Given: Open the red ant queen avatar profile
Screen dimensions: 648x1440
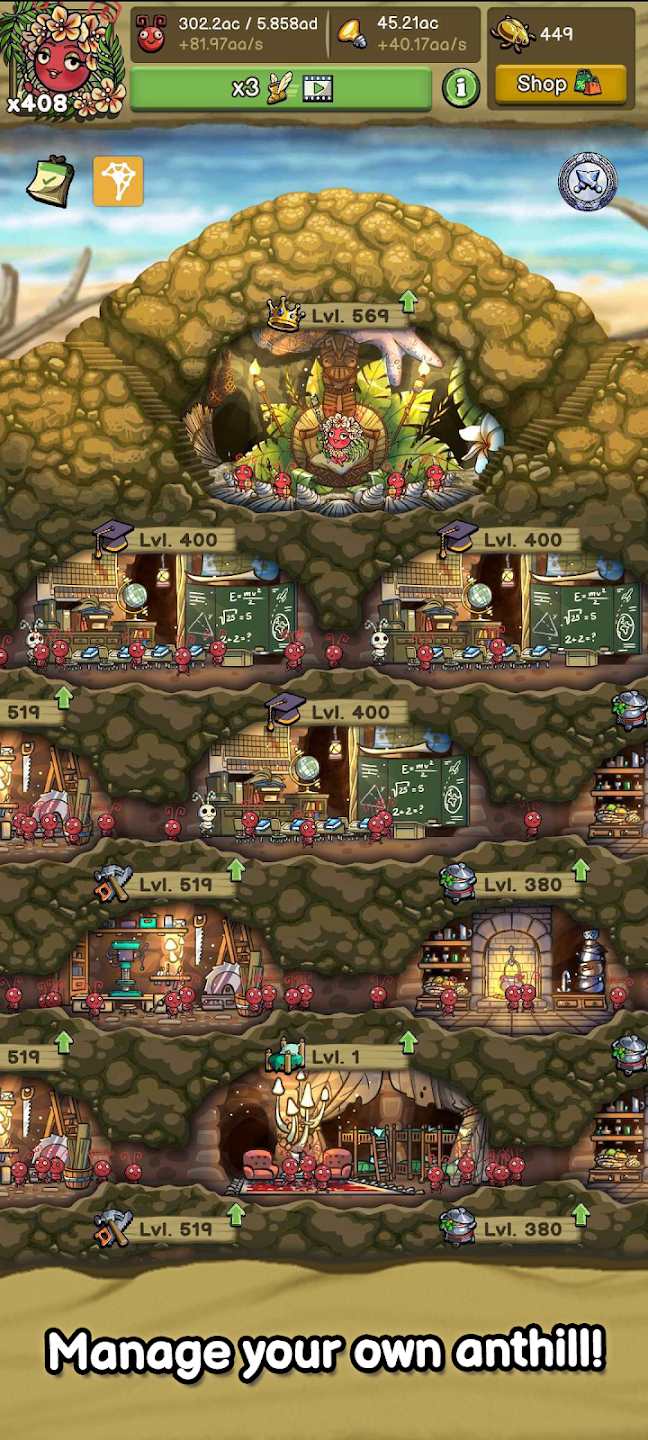Looking at the screenshot, I should click(63, 58).
